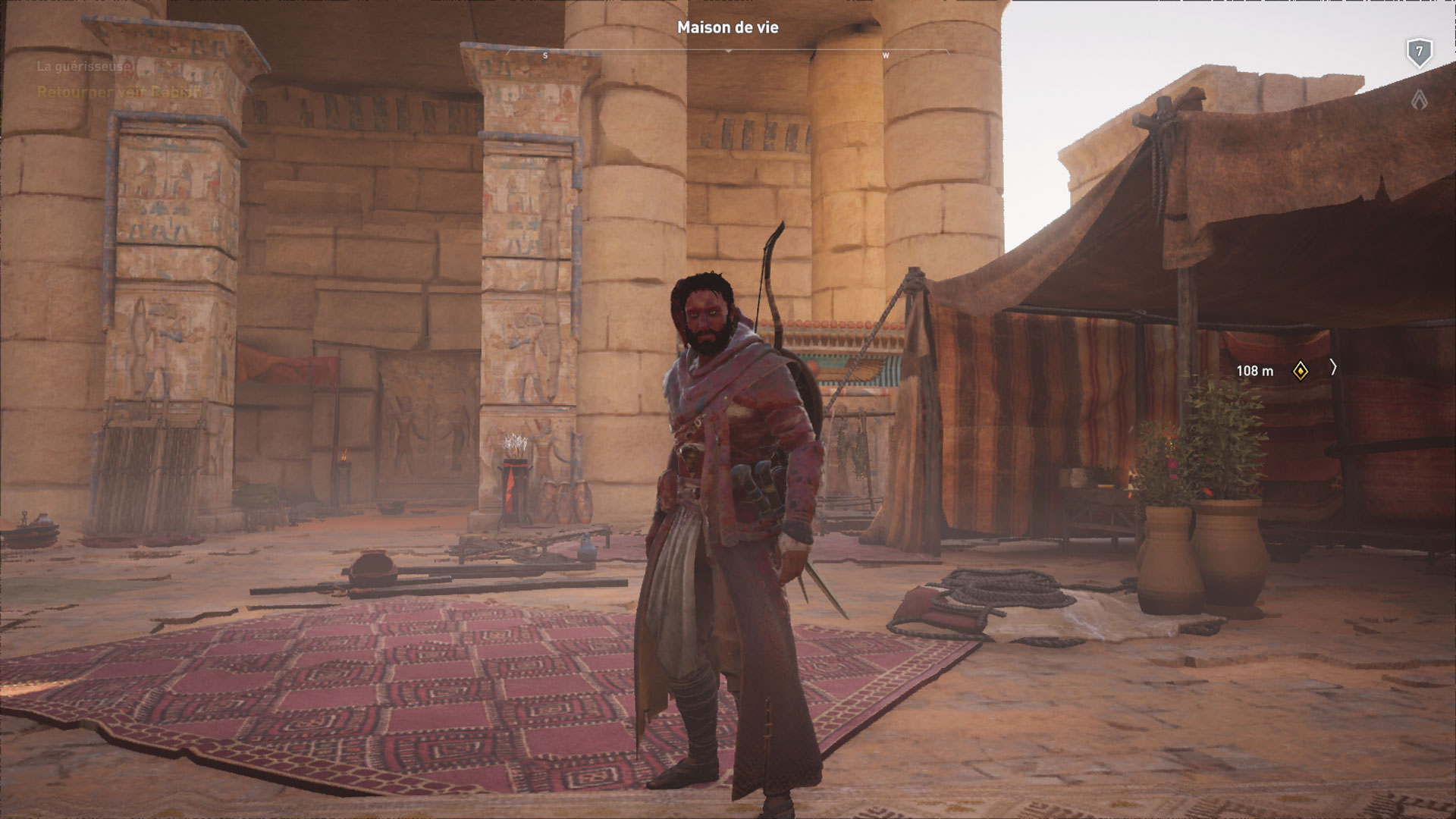Screen dimensions: 1456x819
Task: Expand the objective chevron next to 108 m
Action: [1334, 369]
